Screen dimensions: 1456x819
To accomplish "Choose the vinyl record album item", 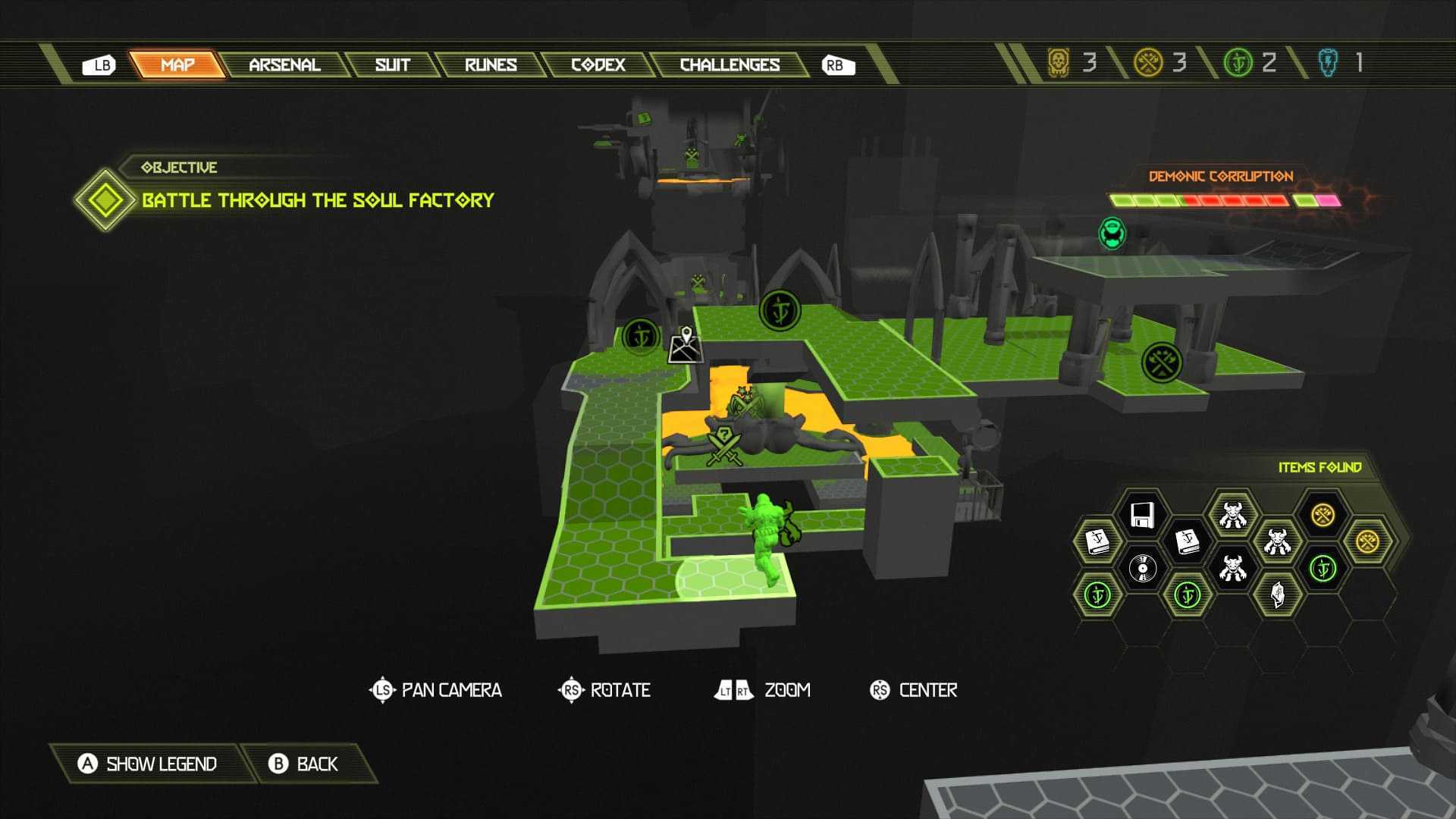I will pyautogui.click(x=1142, y=567).
